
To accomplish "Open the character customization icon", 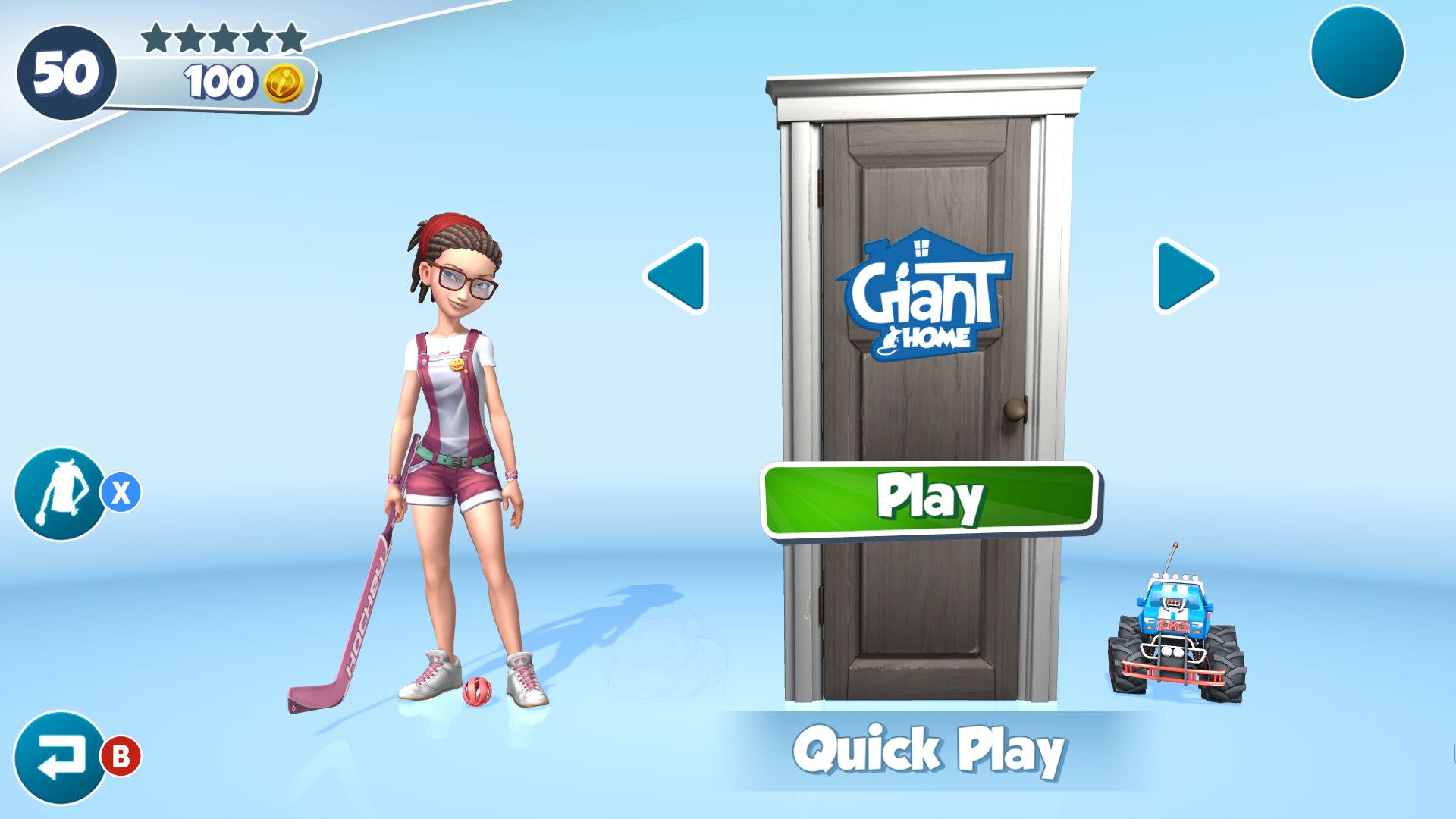I will [60, 494].
